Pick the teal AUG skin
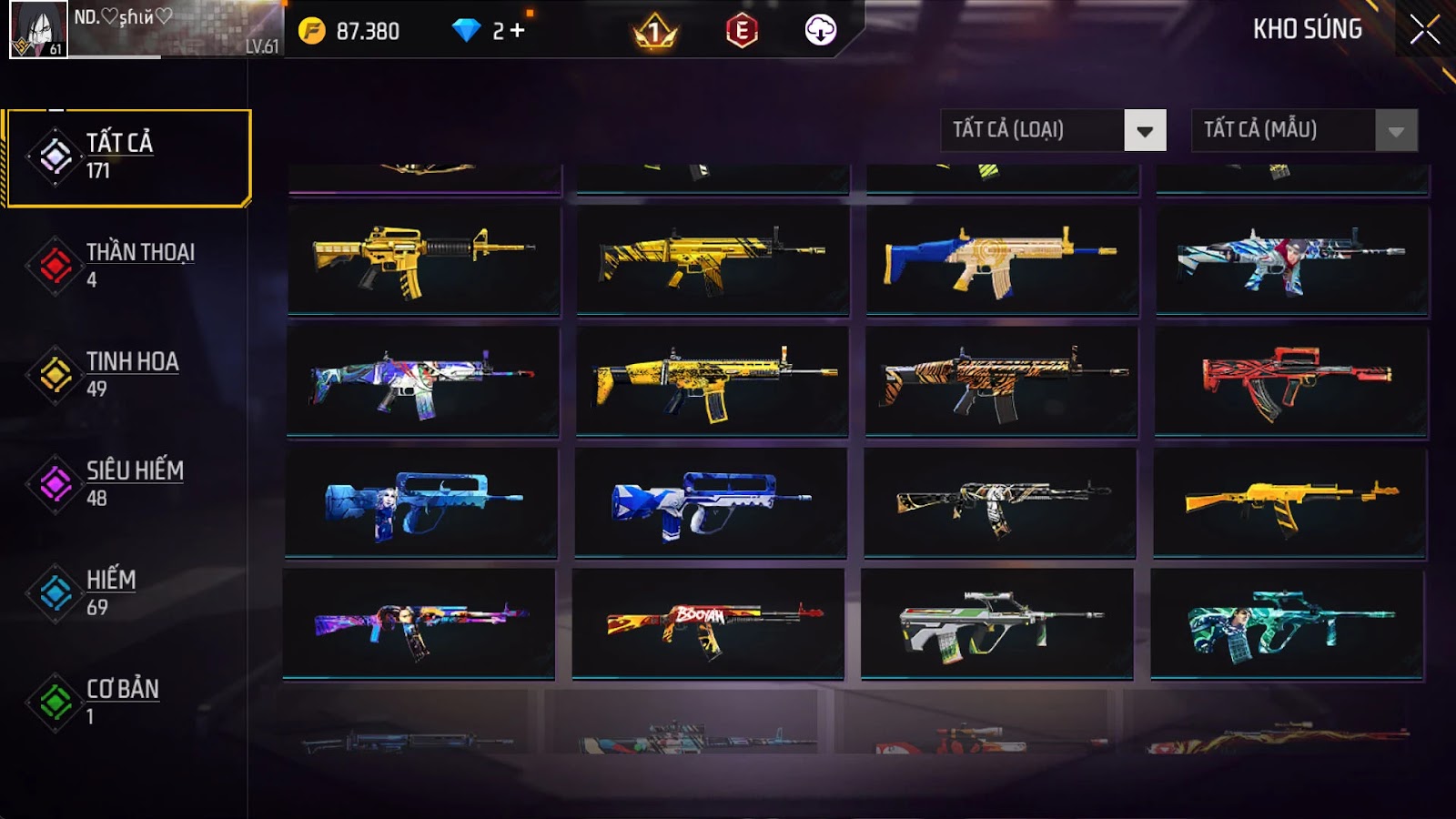1456x819 pixels. (1287, 624)
